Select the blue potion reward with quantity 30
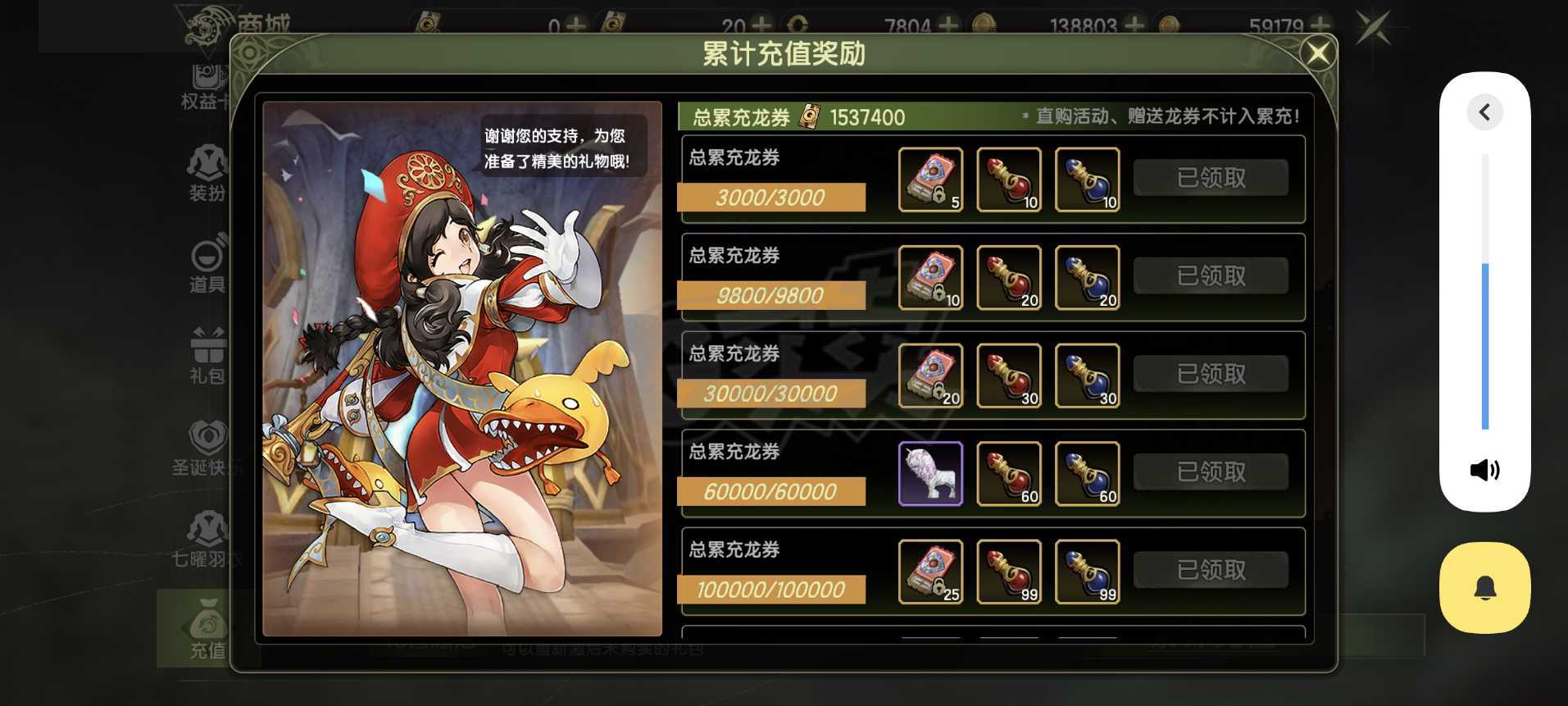Image resolution: width=1568 pixels, height=706 pixels. [1087, 376]
